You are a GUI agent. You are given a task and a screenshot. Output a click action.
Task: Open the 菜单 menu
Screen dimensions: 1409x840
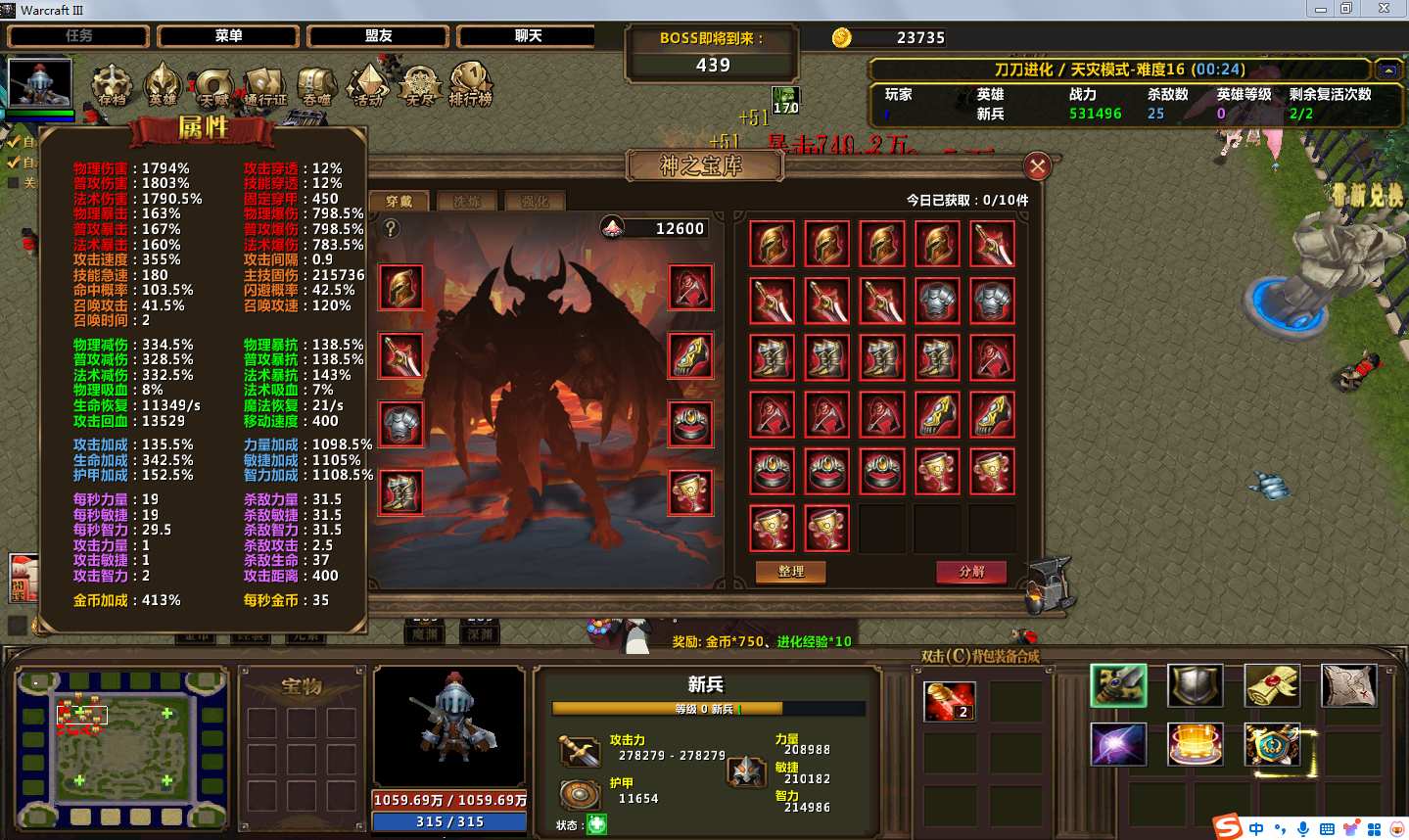pos(228,36)
